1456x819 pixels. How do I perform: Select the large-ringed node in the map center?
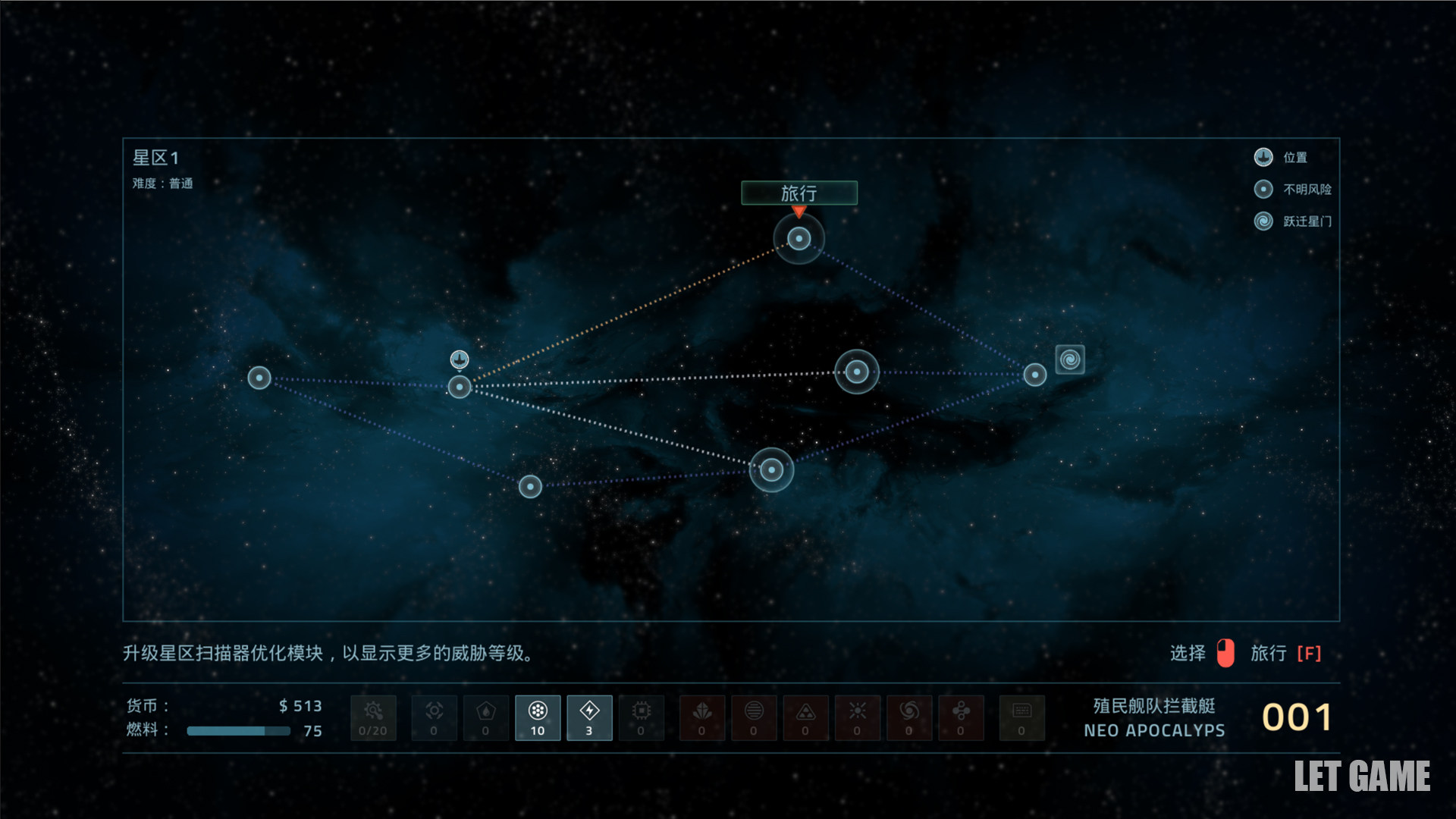(856, 372)
